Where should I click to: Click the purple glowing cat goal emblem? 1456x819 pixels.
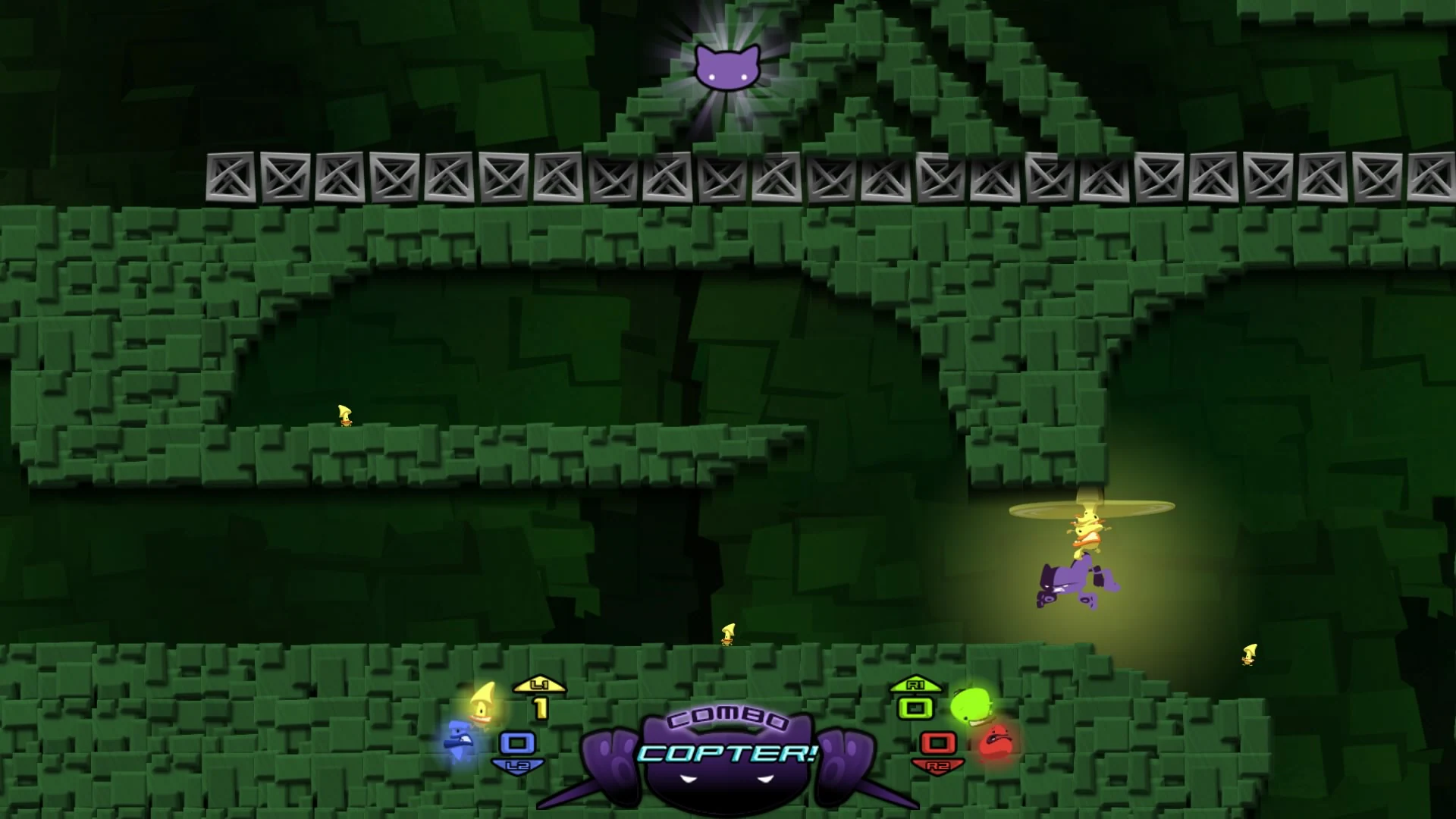(x=730, y=68)
